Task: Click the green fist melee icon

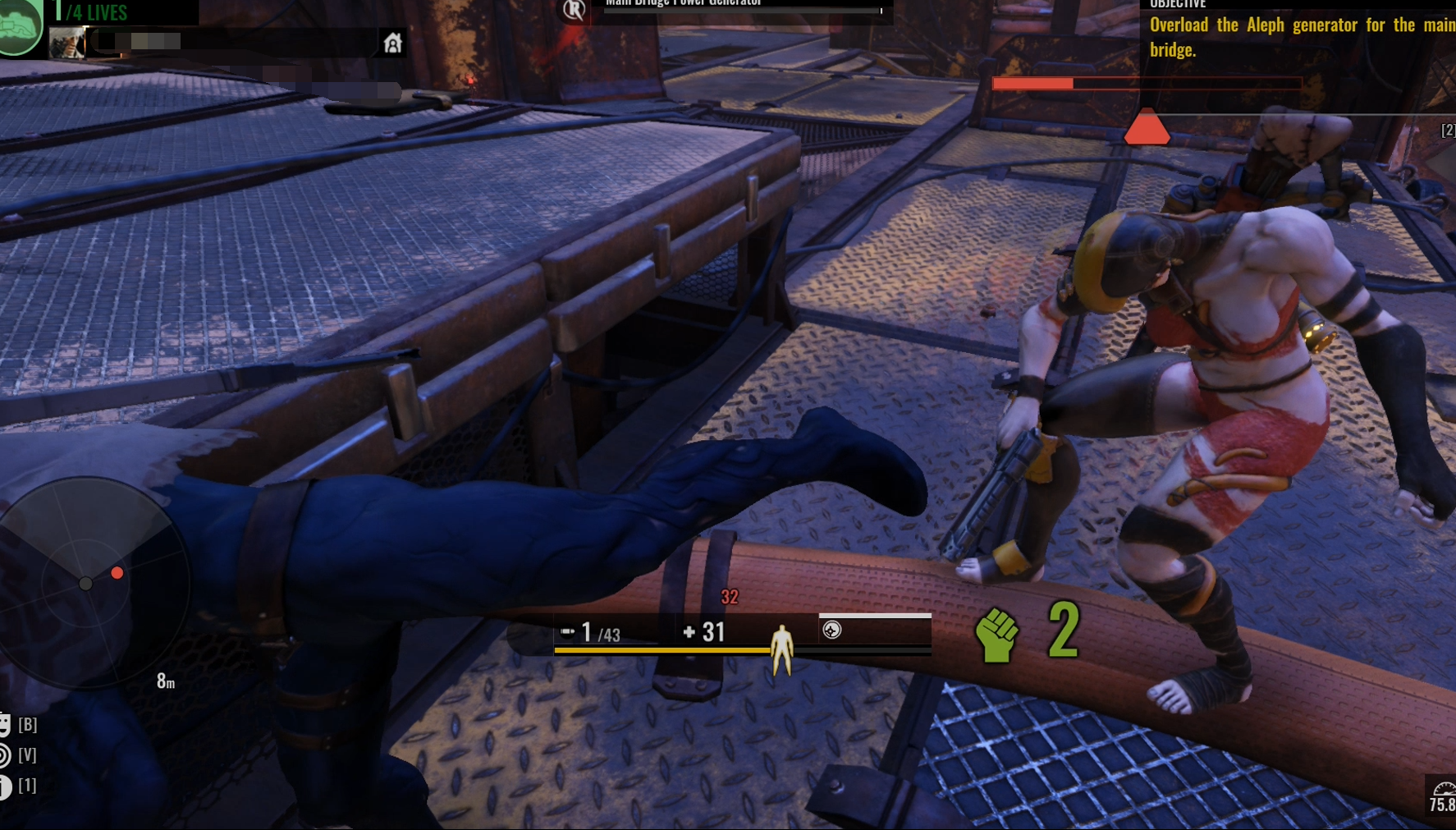Action: [x=996, y=635]
